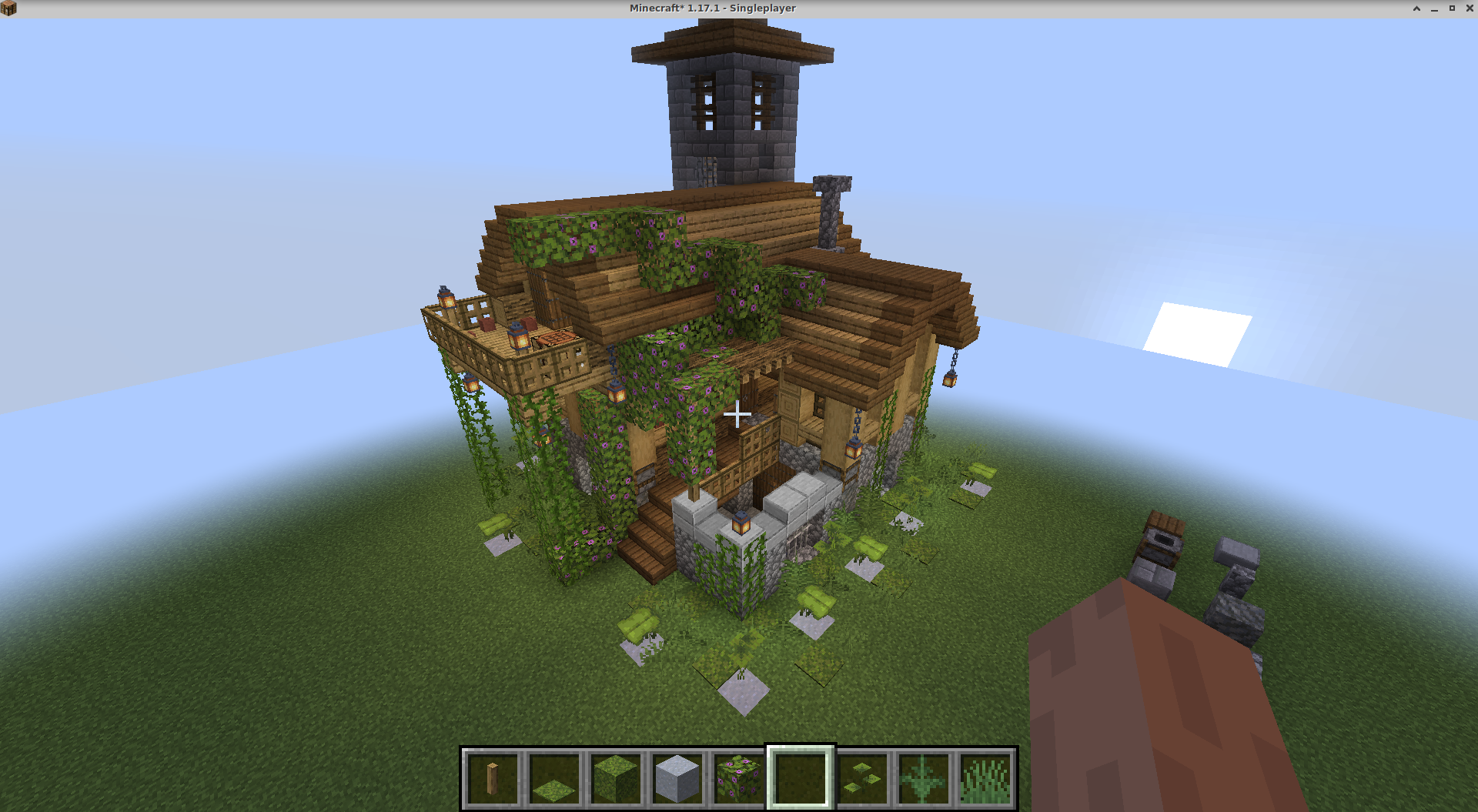The width and height of the screenshot is (1478, 812).
Task: Select the moss carpet hotbar item
Action: click(553, 776)
